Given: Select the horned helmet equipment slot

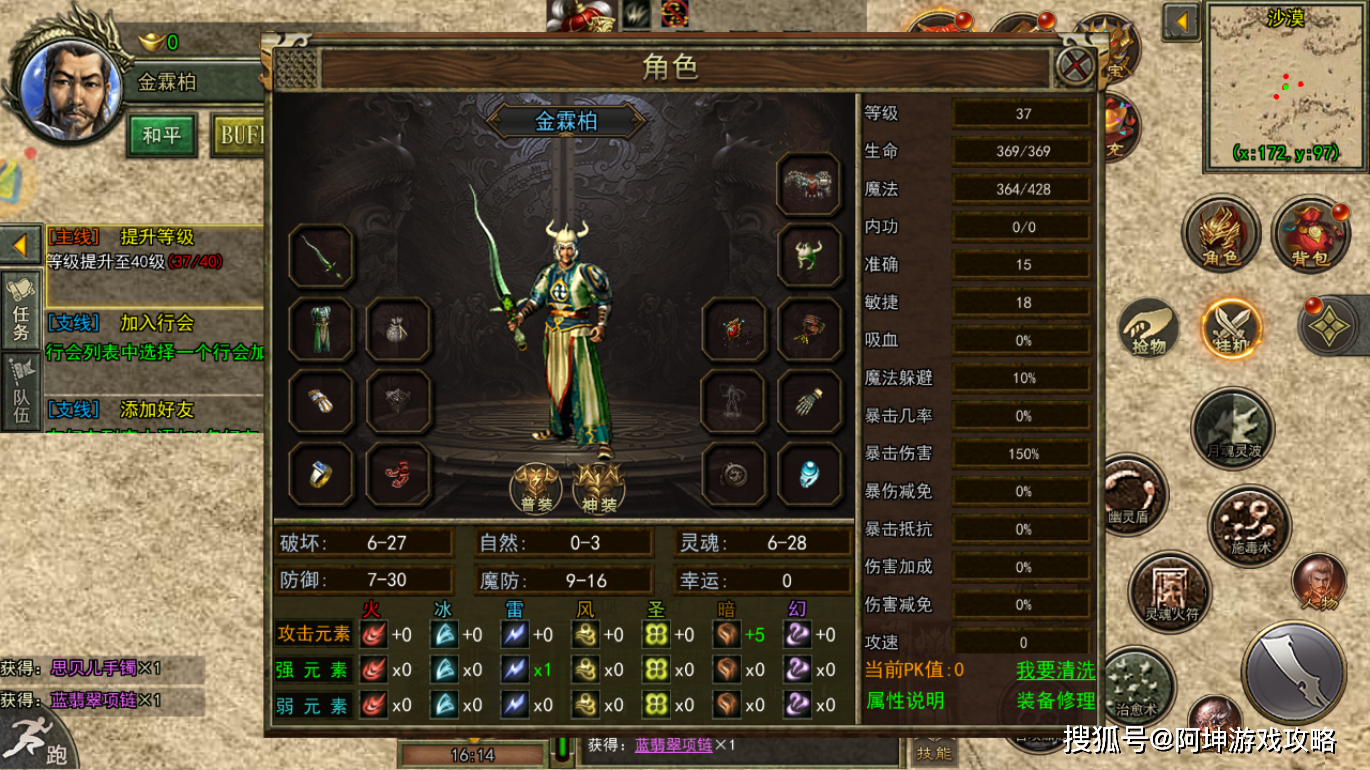Looking at the screenshot, I should (x=808, y=256).
